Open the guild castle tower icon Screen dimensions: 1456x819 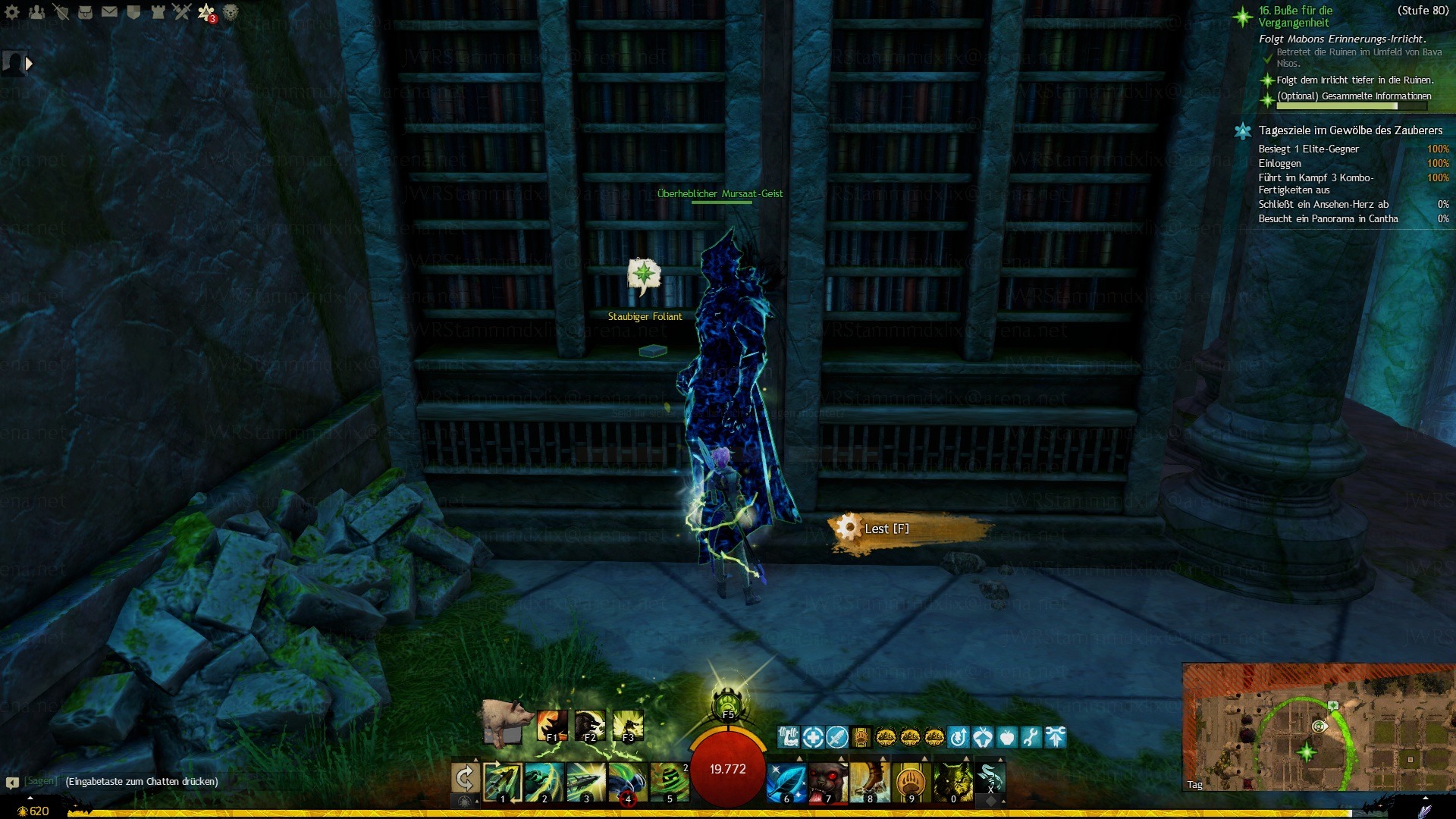(x=158, y=11)
